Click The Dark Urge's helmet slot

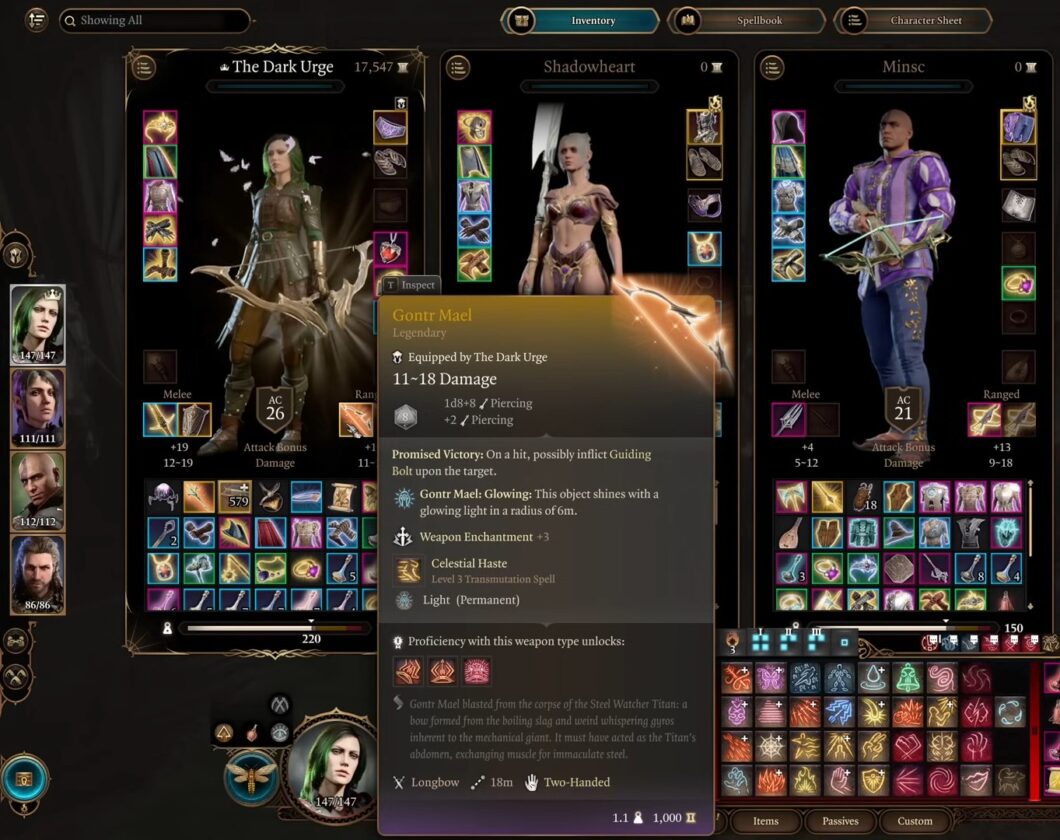[160, 127]
